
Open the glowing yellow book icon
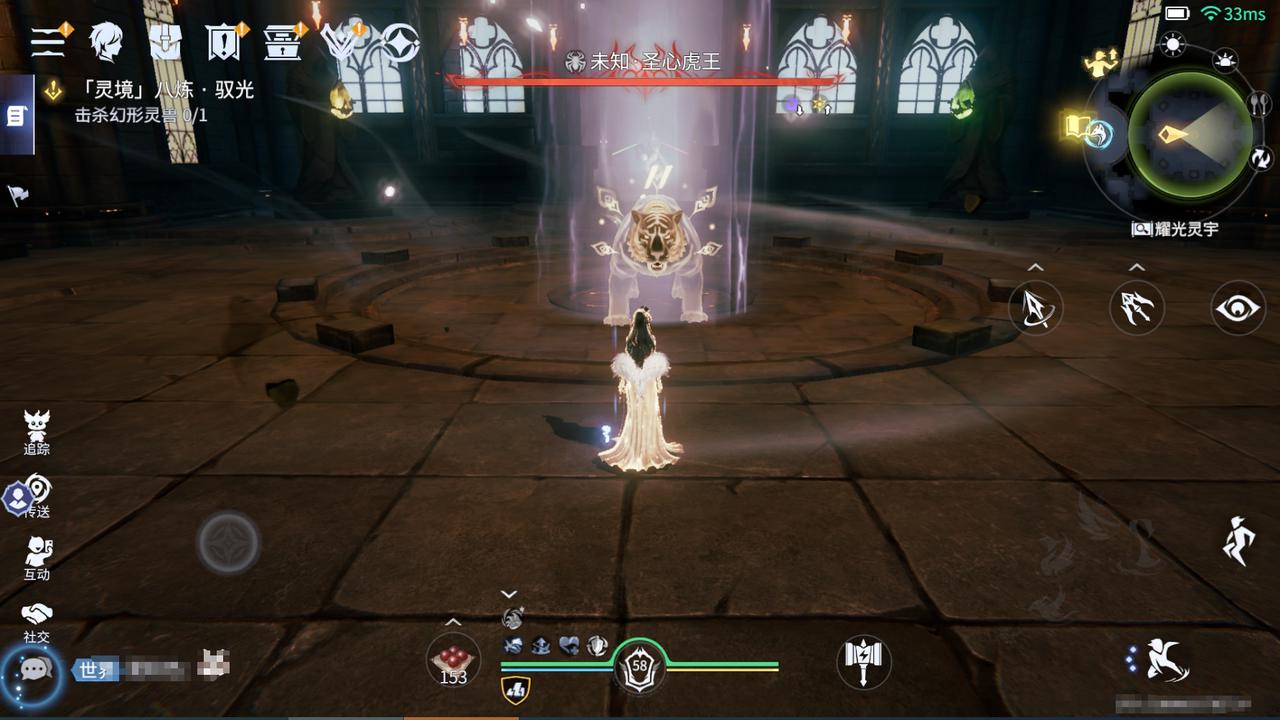pyautogui.click(x=1077, y=127)
